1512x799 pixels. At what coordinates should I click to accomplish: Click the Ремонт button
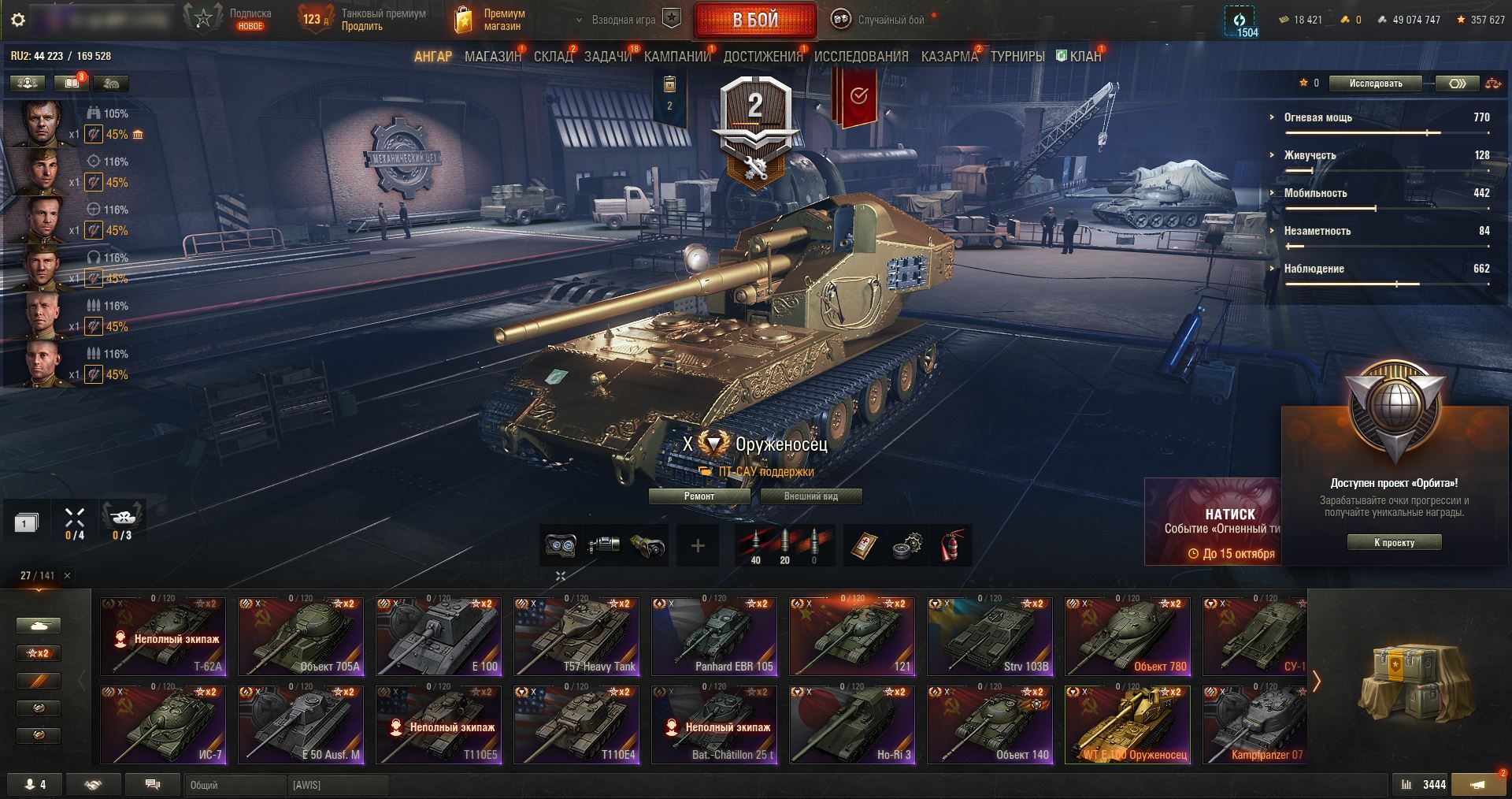(699, 496)
